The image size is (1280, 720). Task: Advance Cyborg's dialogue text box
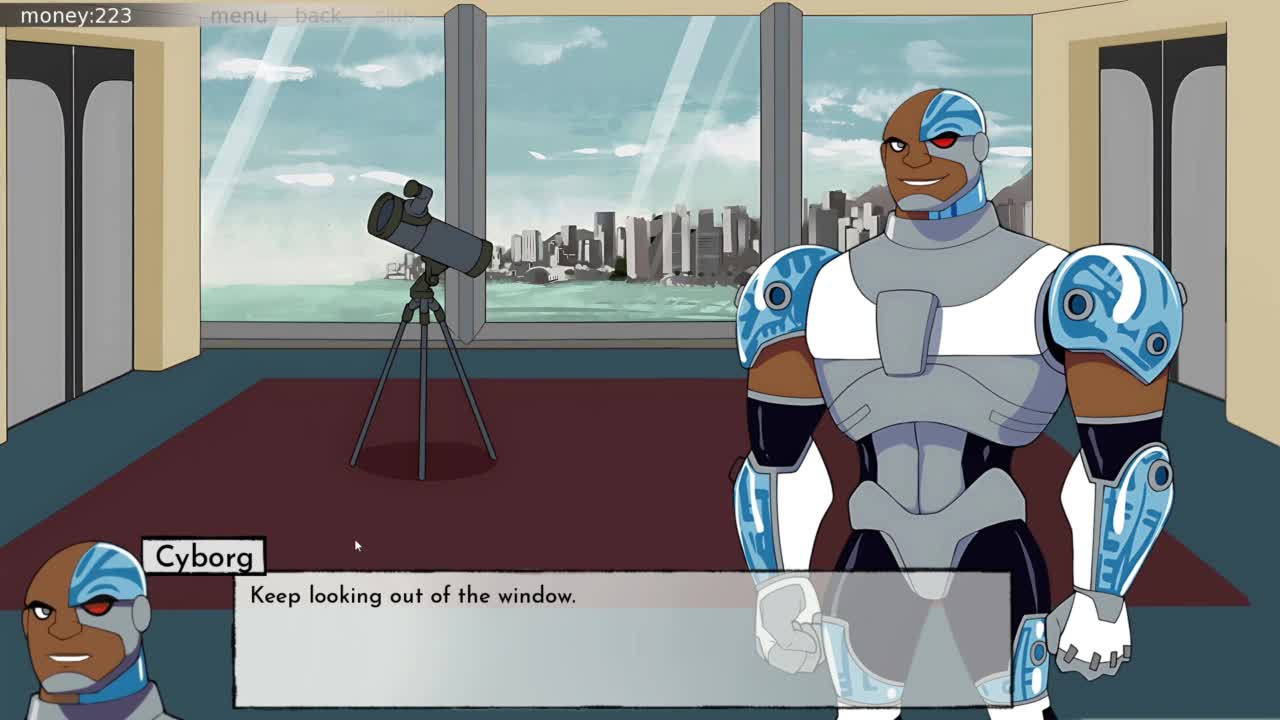click(622, 640)
